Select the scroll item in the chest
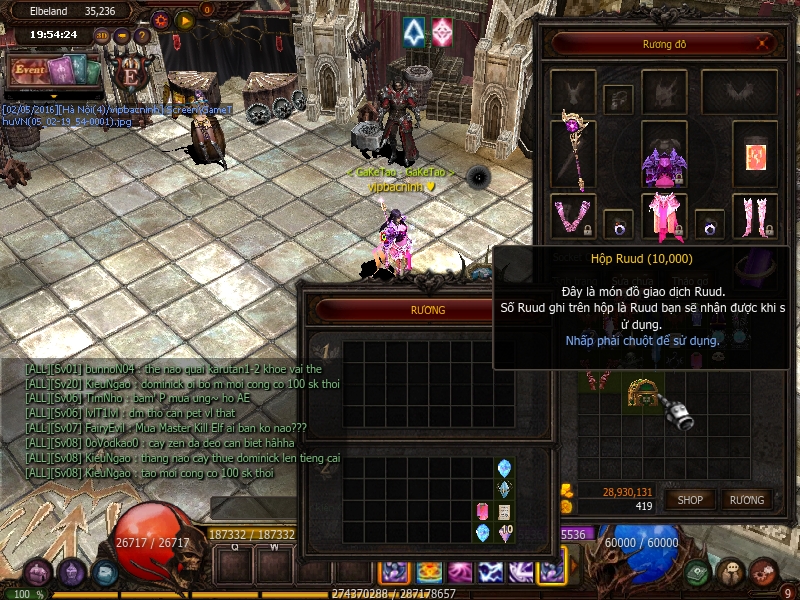Viewport: 800px width, 600px height. pos(504,511)
